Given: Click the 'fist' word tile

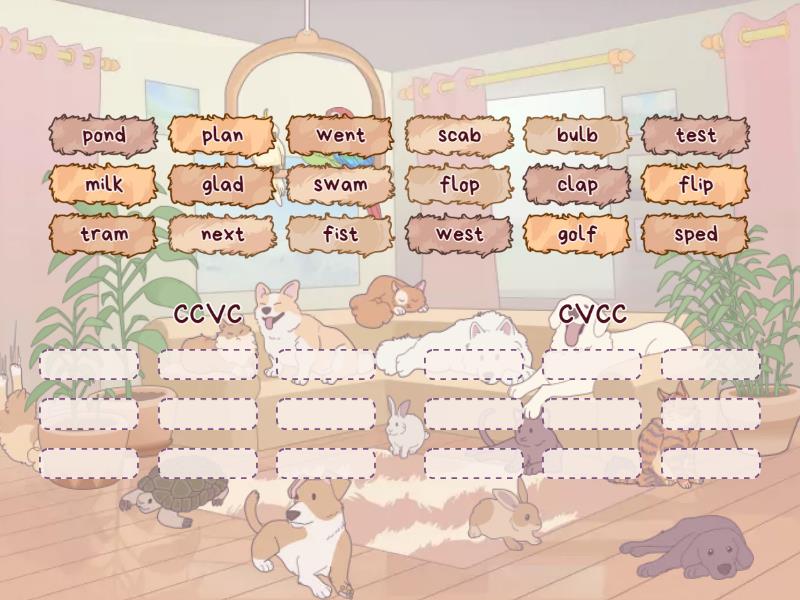Looking at the screenshot, I should click(340, 235).
